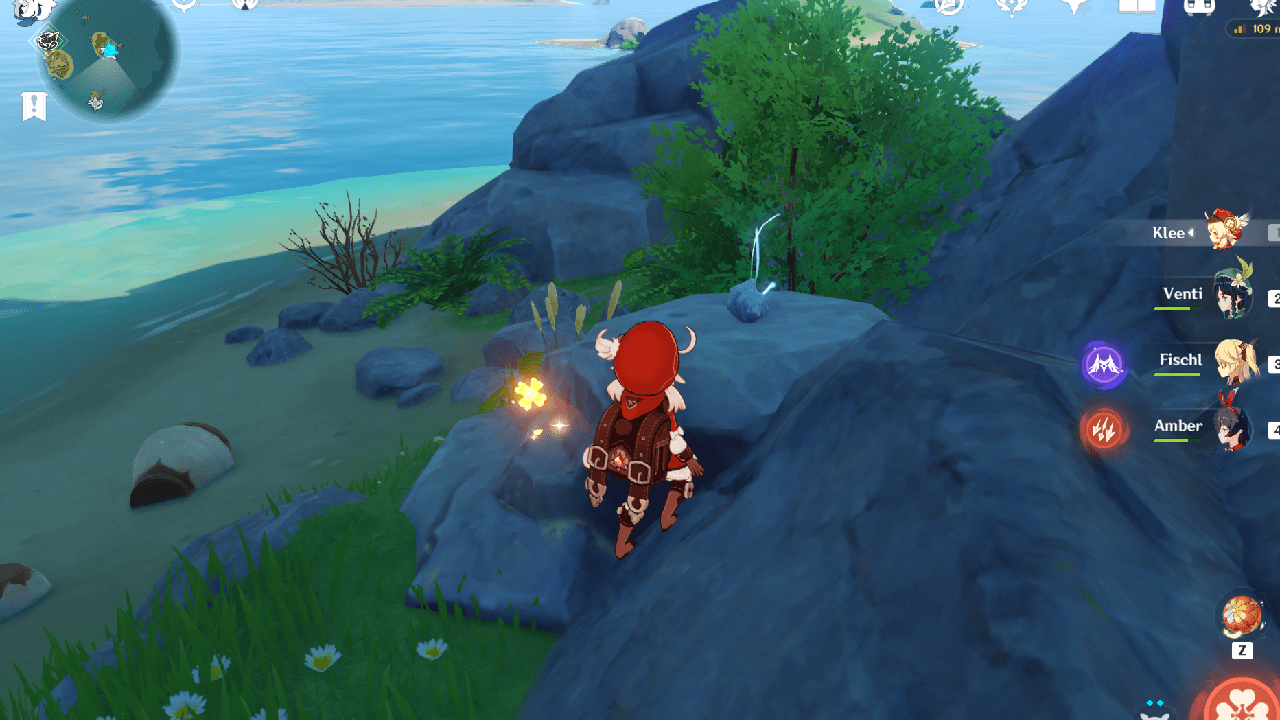
Task: Open the Wish banner icon
Action: point(1010,8)
